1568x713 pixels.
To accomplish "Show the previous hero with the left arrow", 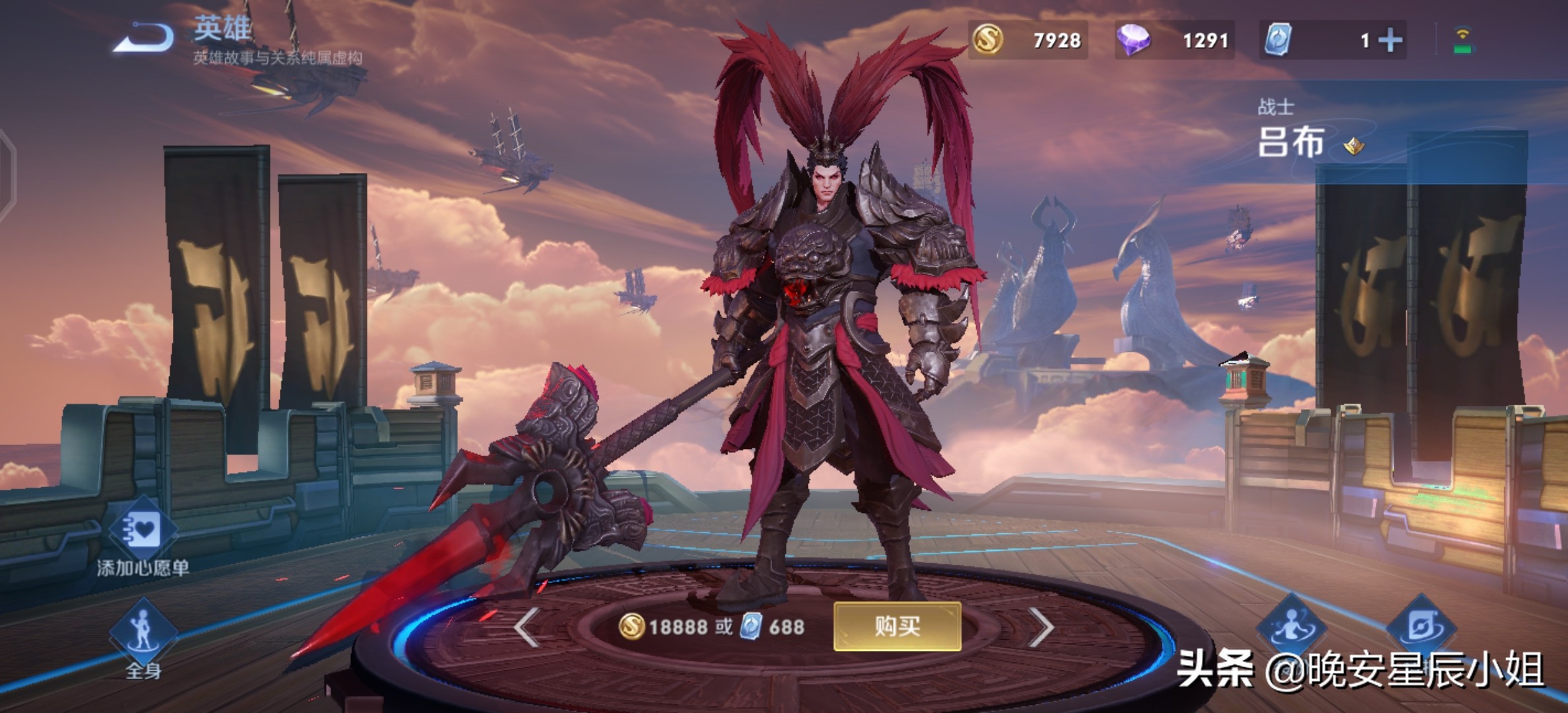I will tap(527, 627).
